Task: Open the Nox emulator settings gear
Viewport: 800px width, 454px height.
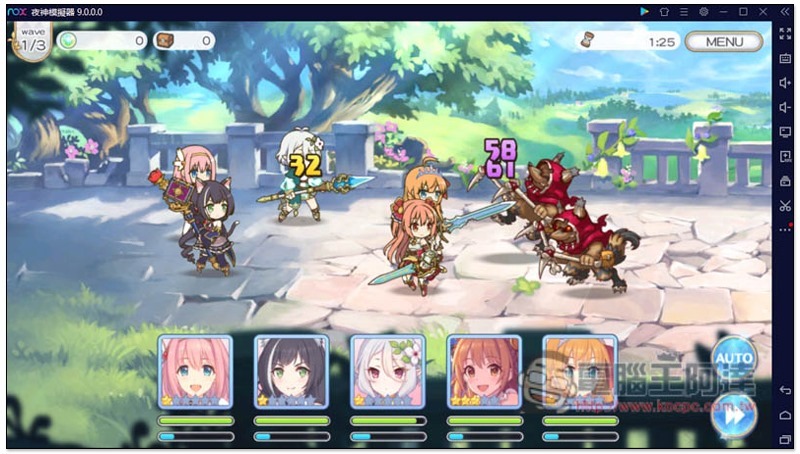Action: coord(703,11)
